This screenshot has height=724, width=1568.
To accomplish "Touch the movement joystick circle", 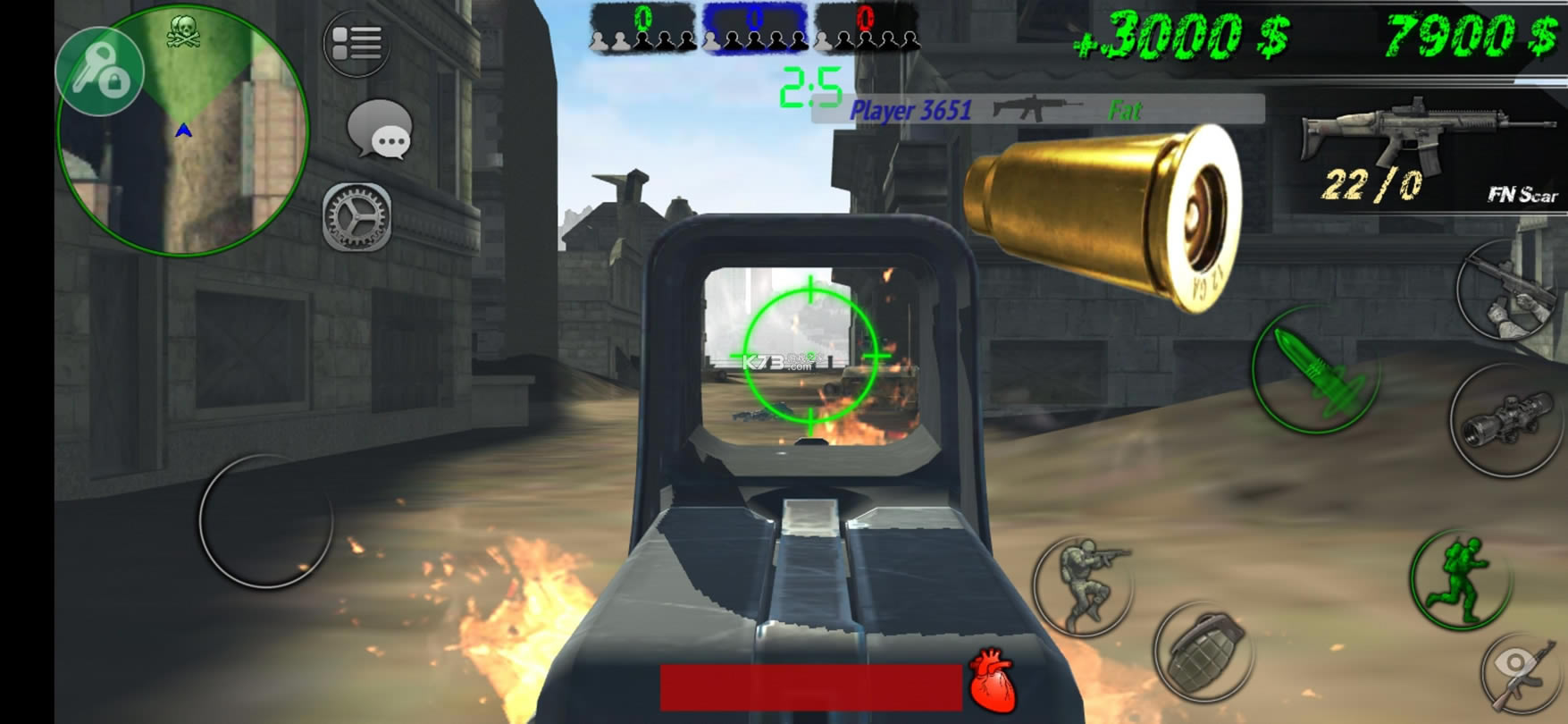I will [265, 520].
